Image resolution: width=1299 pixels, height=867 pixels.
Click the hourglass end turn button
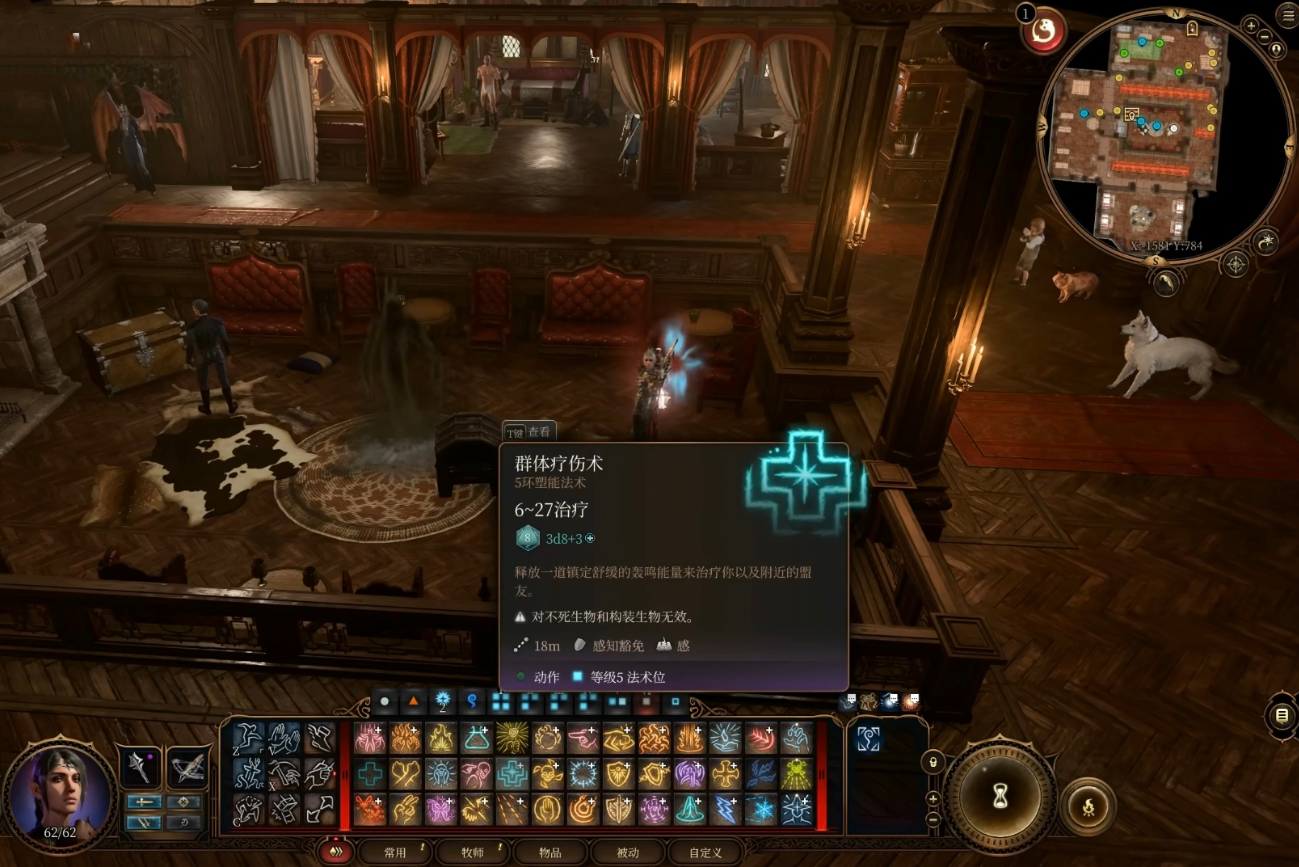coord(999,795)
